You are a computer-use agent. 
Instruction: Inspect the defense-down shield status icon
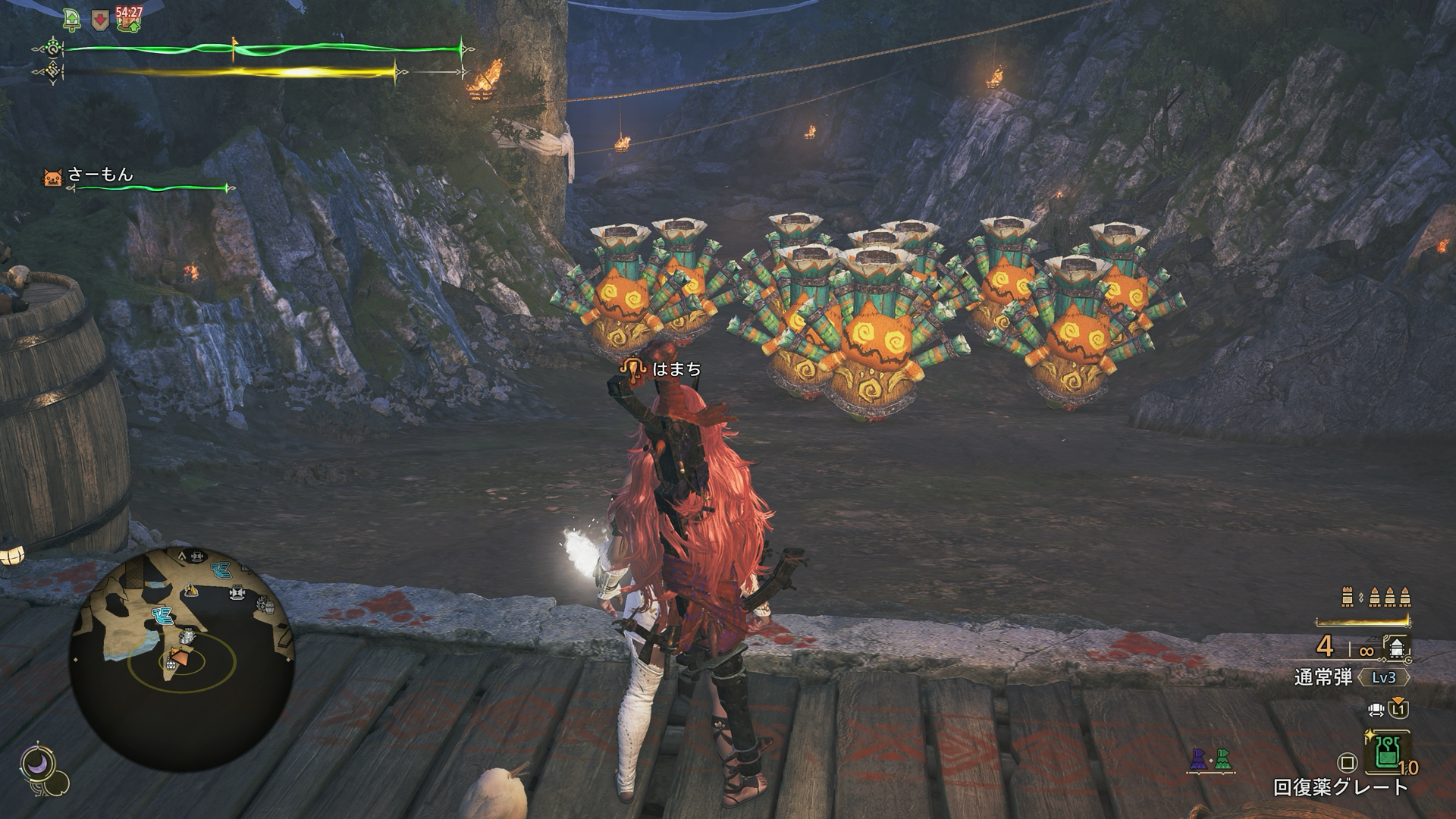point(99,20)
